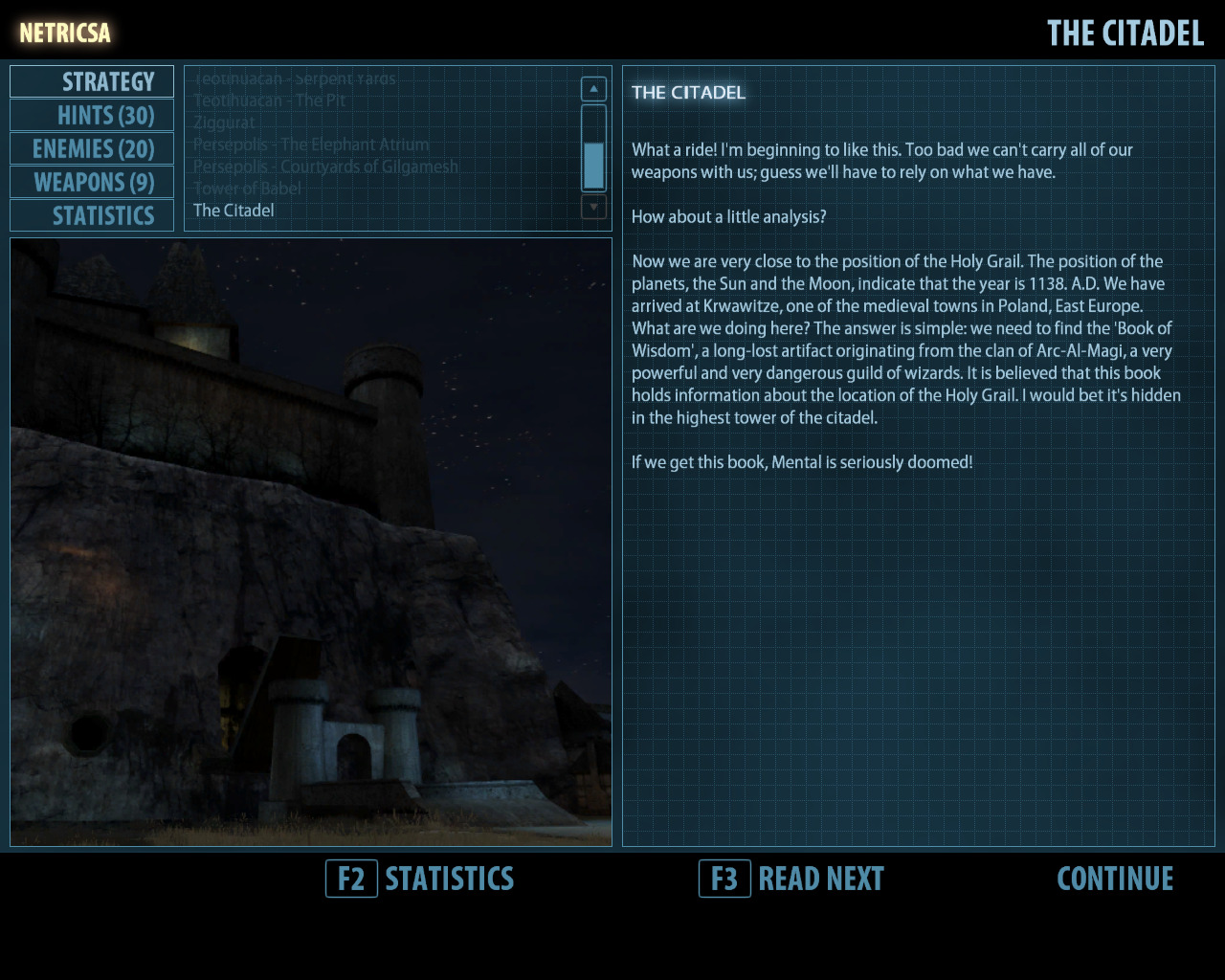Click the list scroll-up arrow
Image resolution: width=1225 pixels, height=980 pixels.
click(593, 89)
